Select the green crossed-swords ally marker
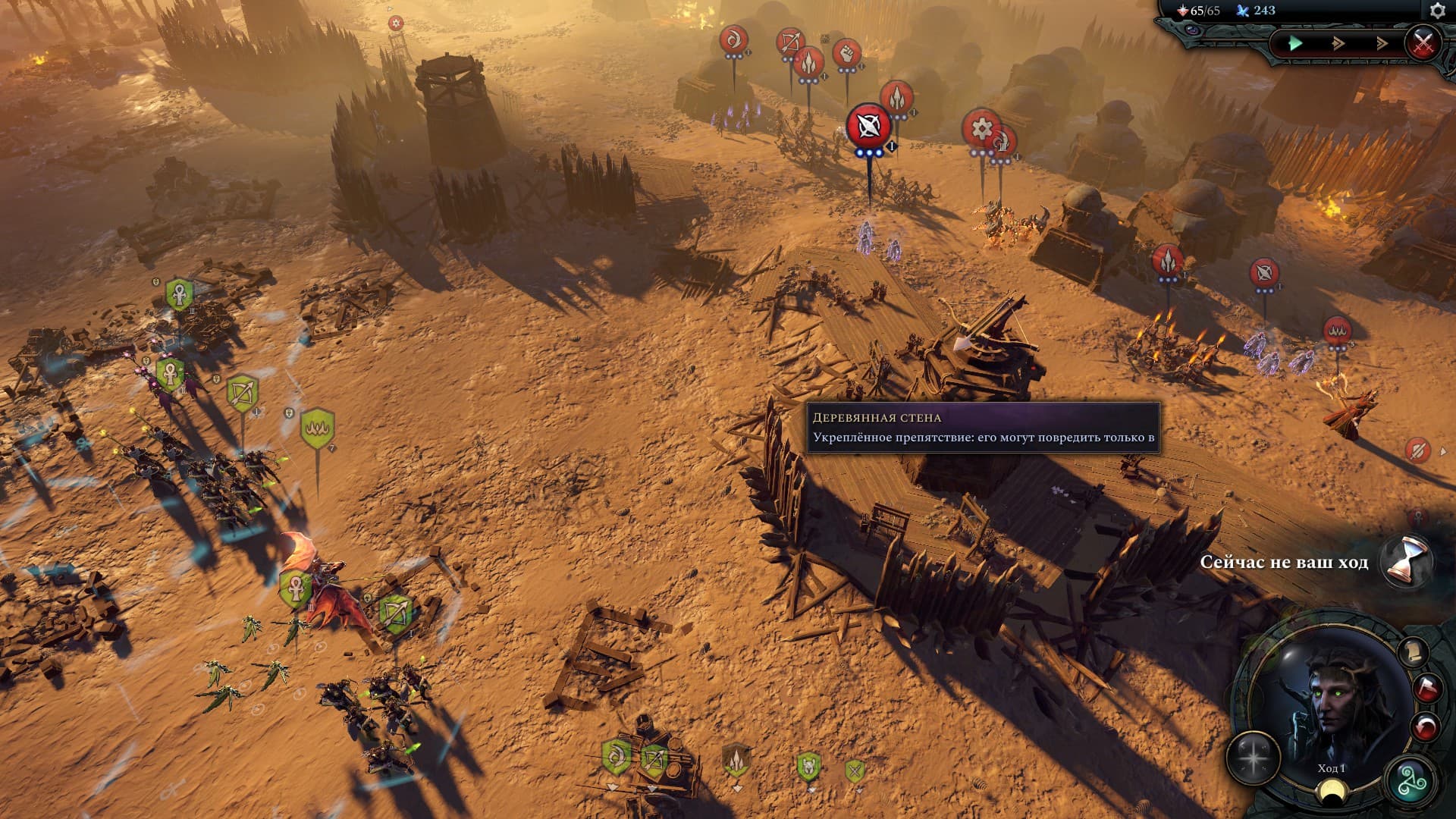This screenshot has height=819, width=1456. 855,771
